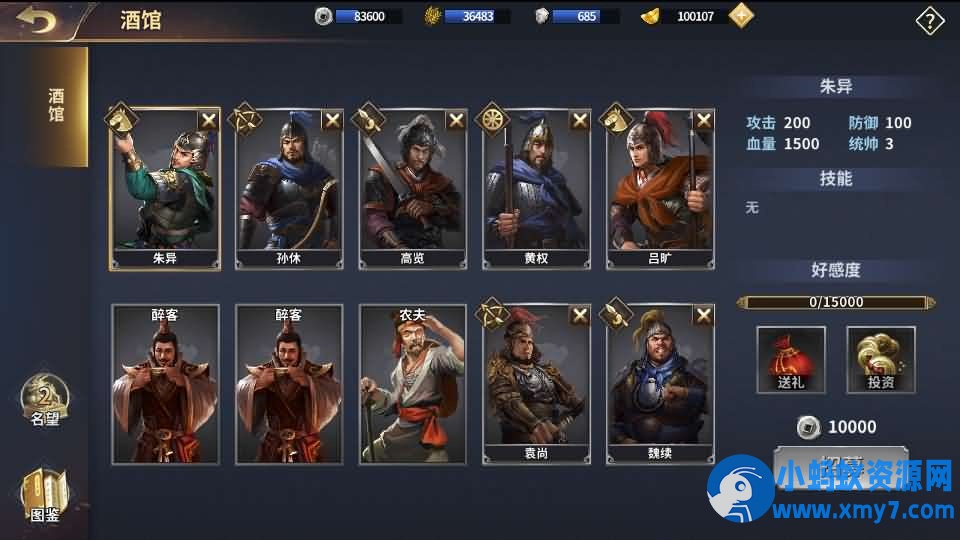The height and width of the screenshot is (540, 960).
Task: Select the 朱异 hero card
Action: tap(165, 188)
